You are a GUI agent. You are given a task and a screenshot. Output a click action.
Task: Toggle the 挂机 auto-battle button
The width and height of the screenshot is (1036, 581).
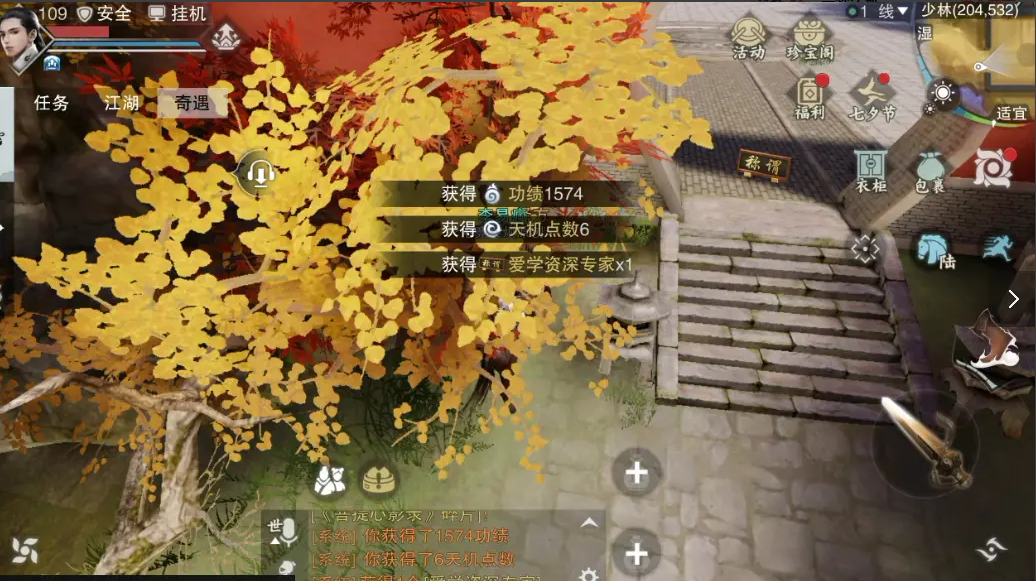click(177, 13)
